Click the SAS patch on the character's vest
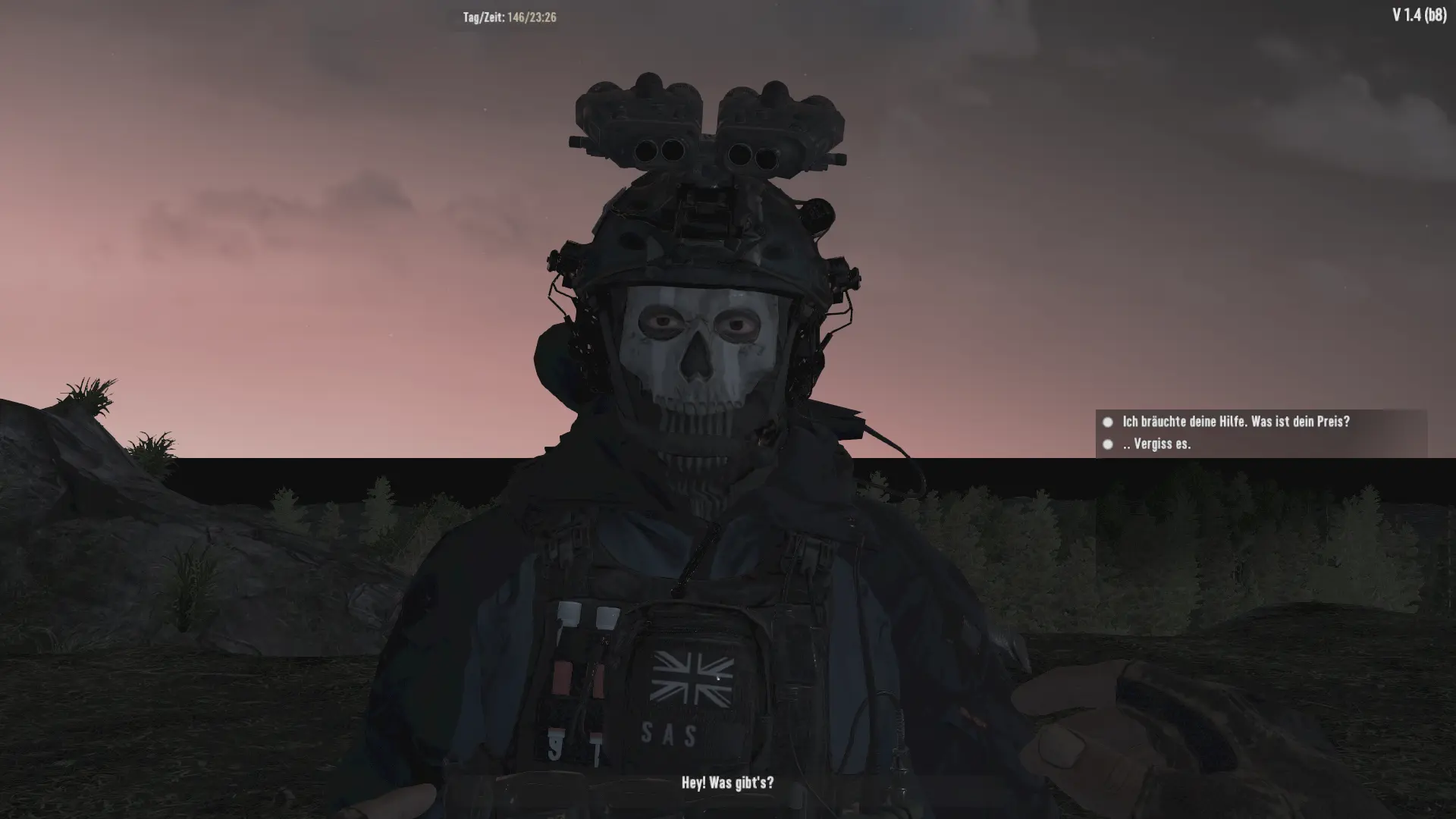The height and width of the screenshot is (819, 1456). [x=667, y=733]
